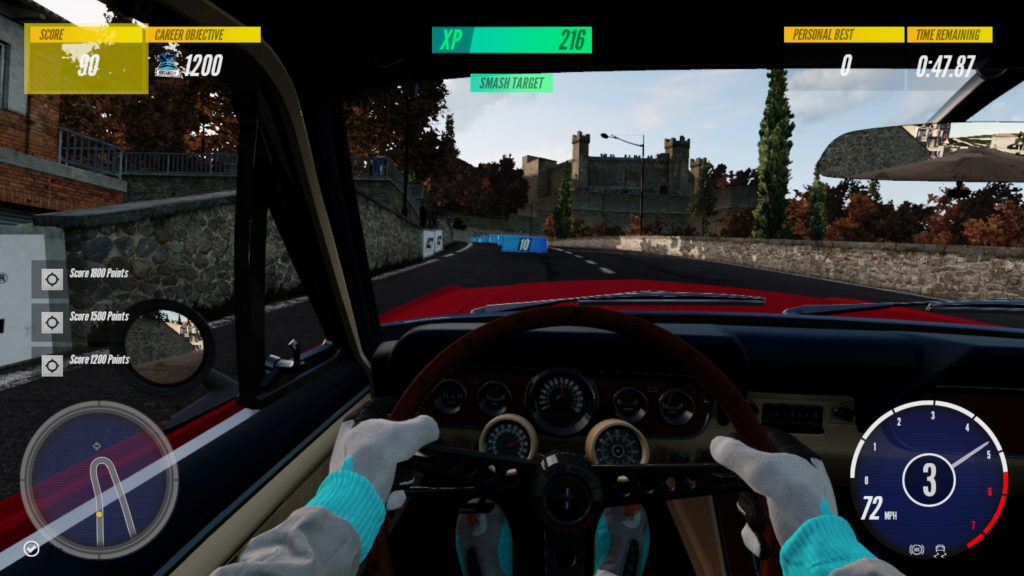The height and width of the screenshot is (576, 1024).
Task: Click the circular track minimap
Action: click(99, 480)
